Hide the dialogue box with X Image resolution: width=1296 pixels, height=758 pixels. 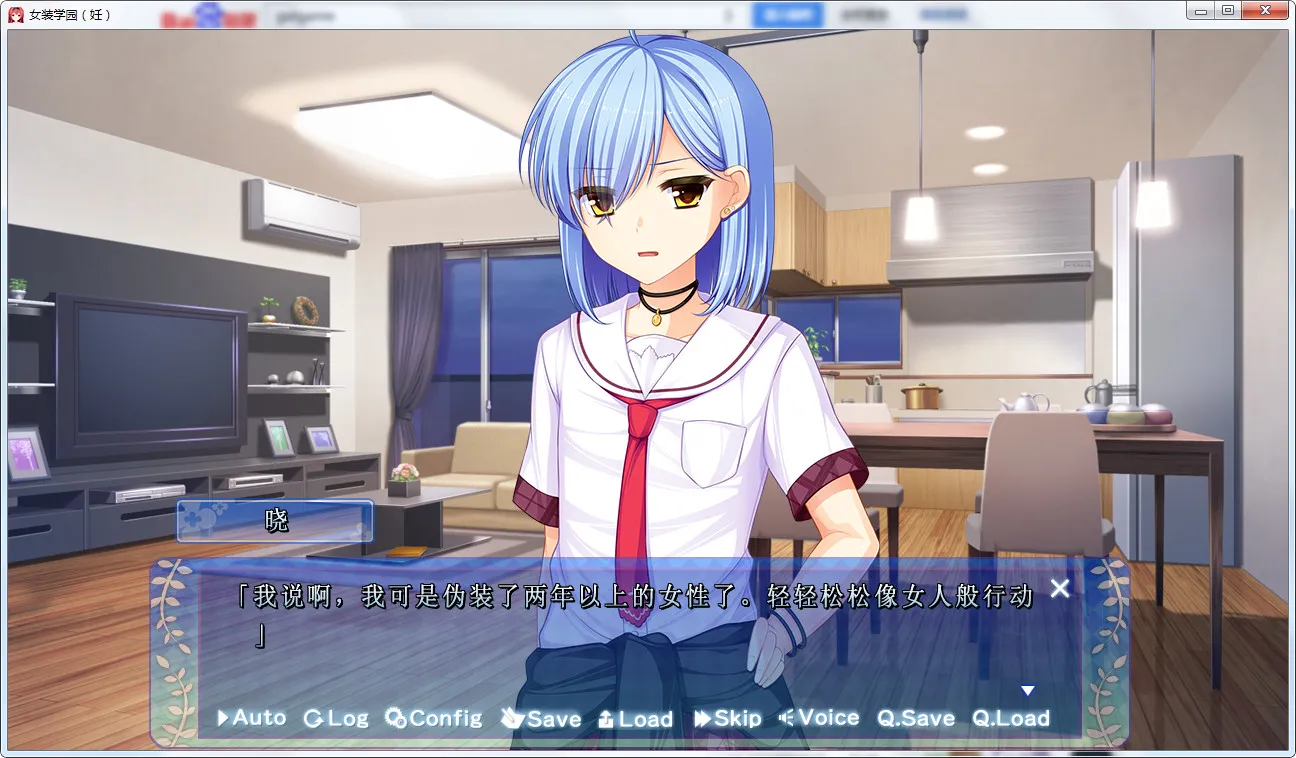coord(1060,588)
